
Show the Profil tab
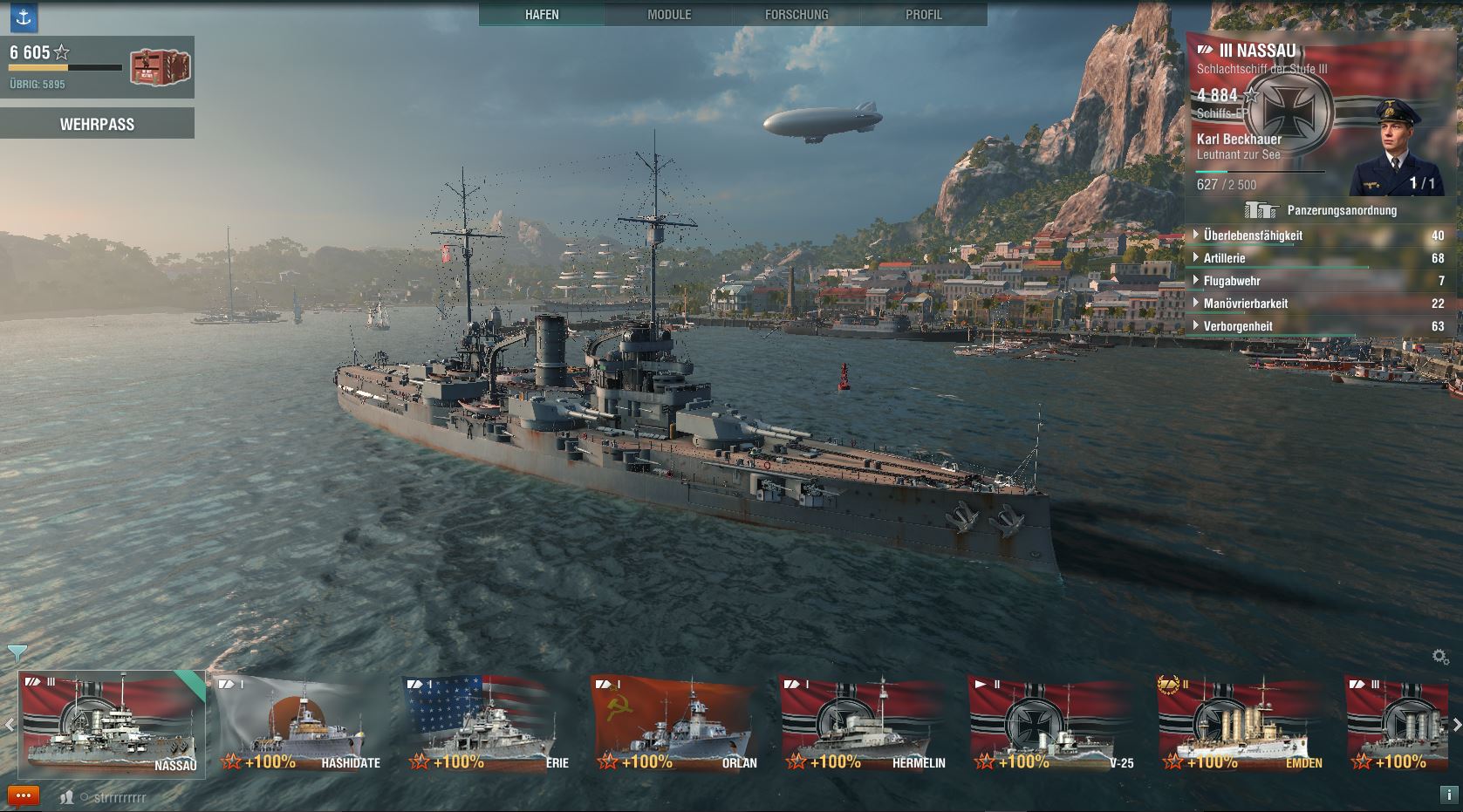coord(924,15)
